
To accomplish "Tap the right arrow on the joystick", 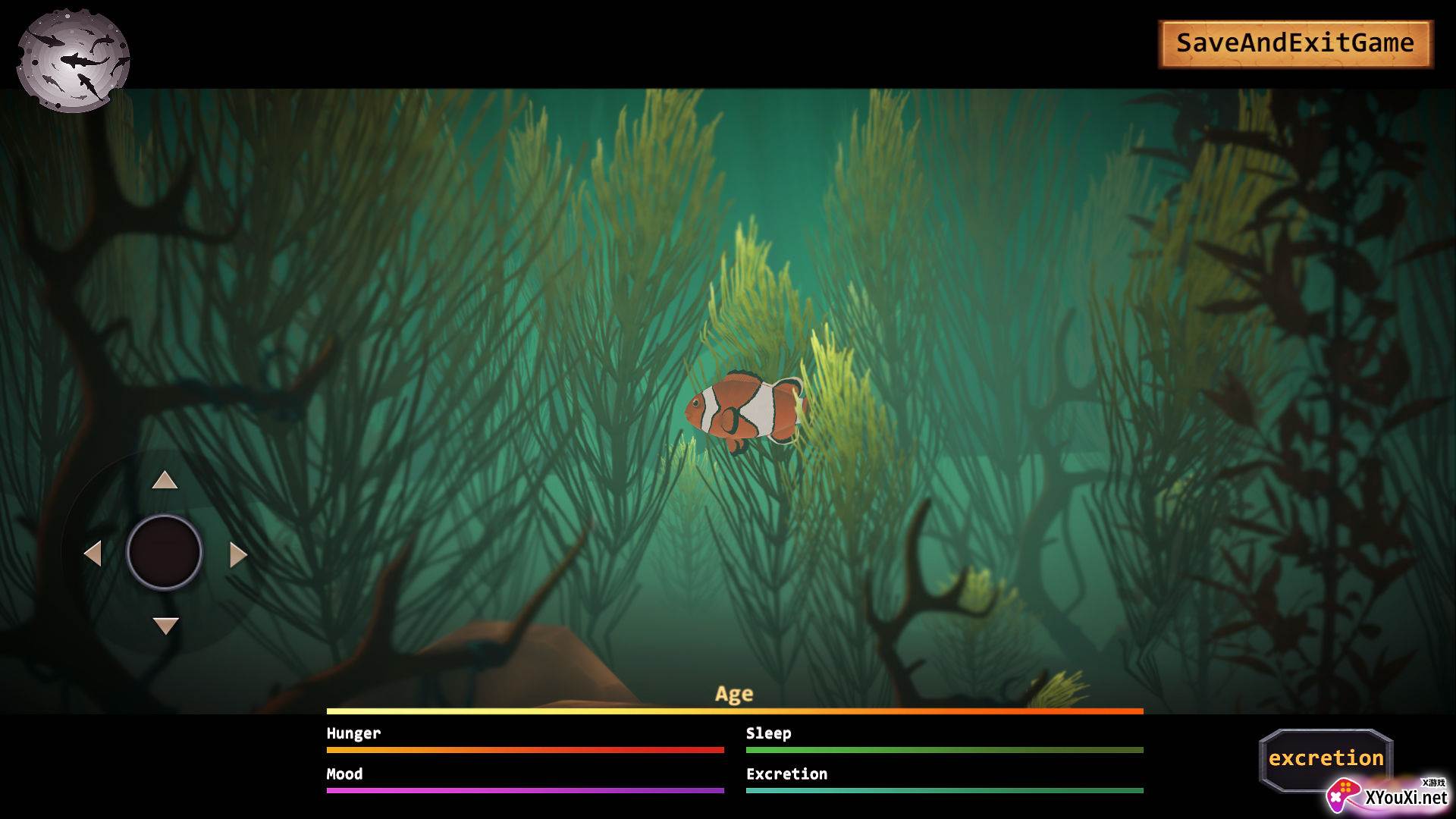I will point(237,554).
